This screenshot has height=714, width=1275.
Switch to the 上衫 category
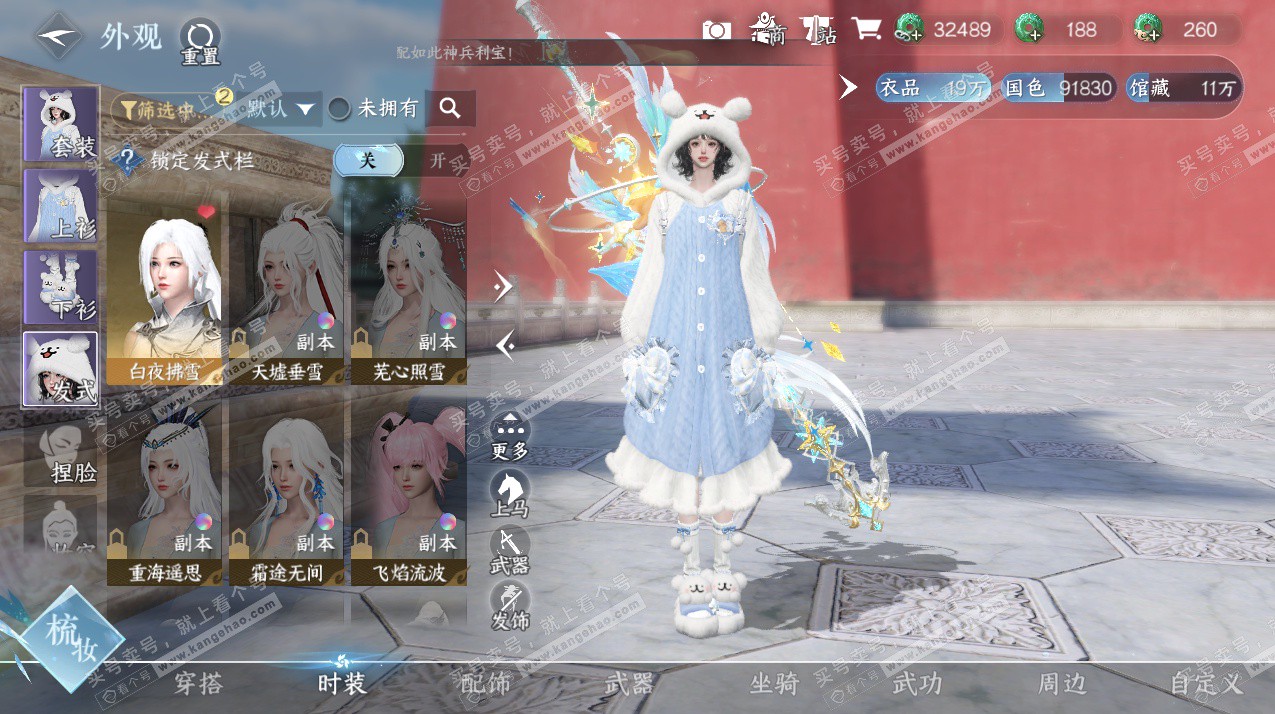[x=61, y=206]
